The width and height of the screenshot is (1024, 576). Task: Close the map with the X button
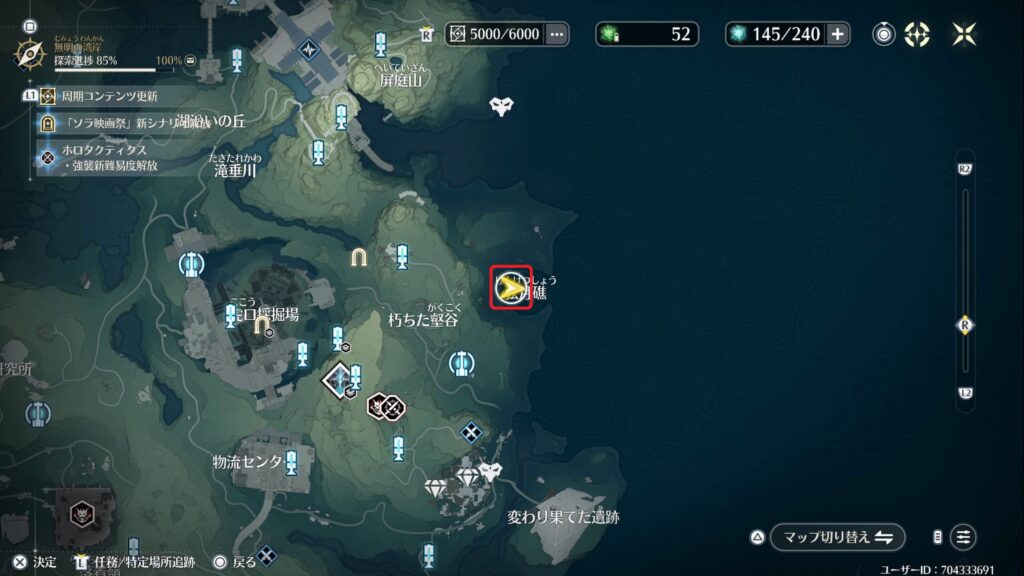(x=965, y=34)
